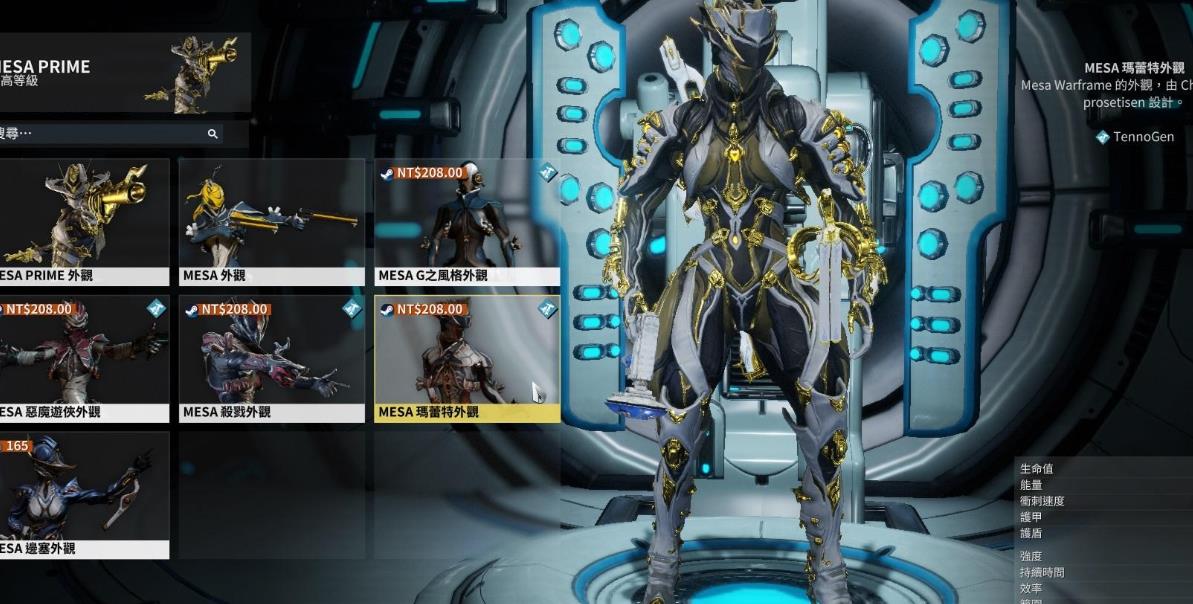
Task: Choose the Mesa 殺戮 skin tile
Action: (x=271, y=357)
